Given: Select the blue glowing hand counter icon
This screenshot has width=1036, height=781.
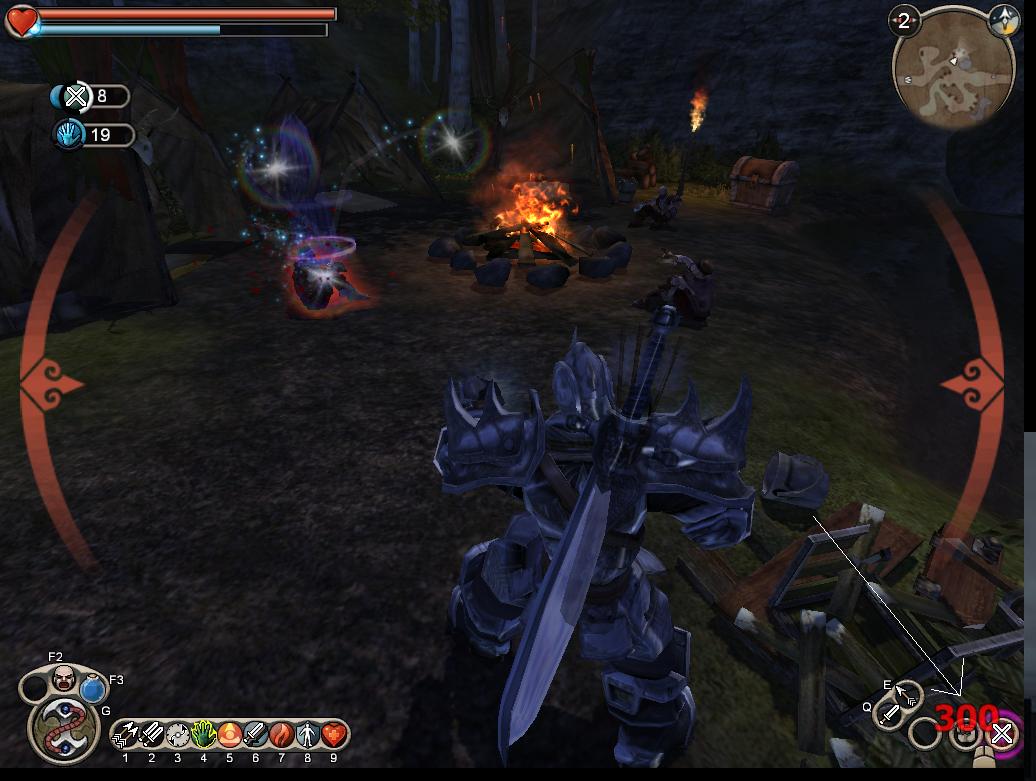Looking at the screenshot, I should (69, 134).
